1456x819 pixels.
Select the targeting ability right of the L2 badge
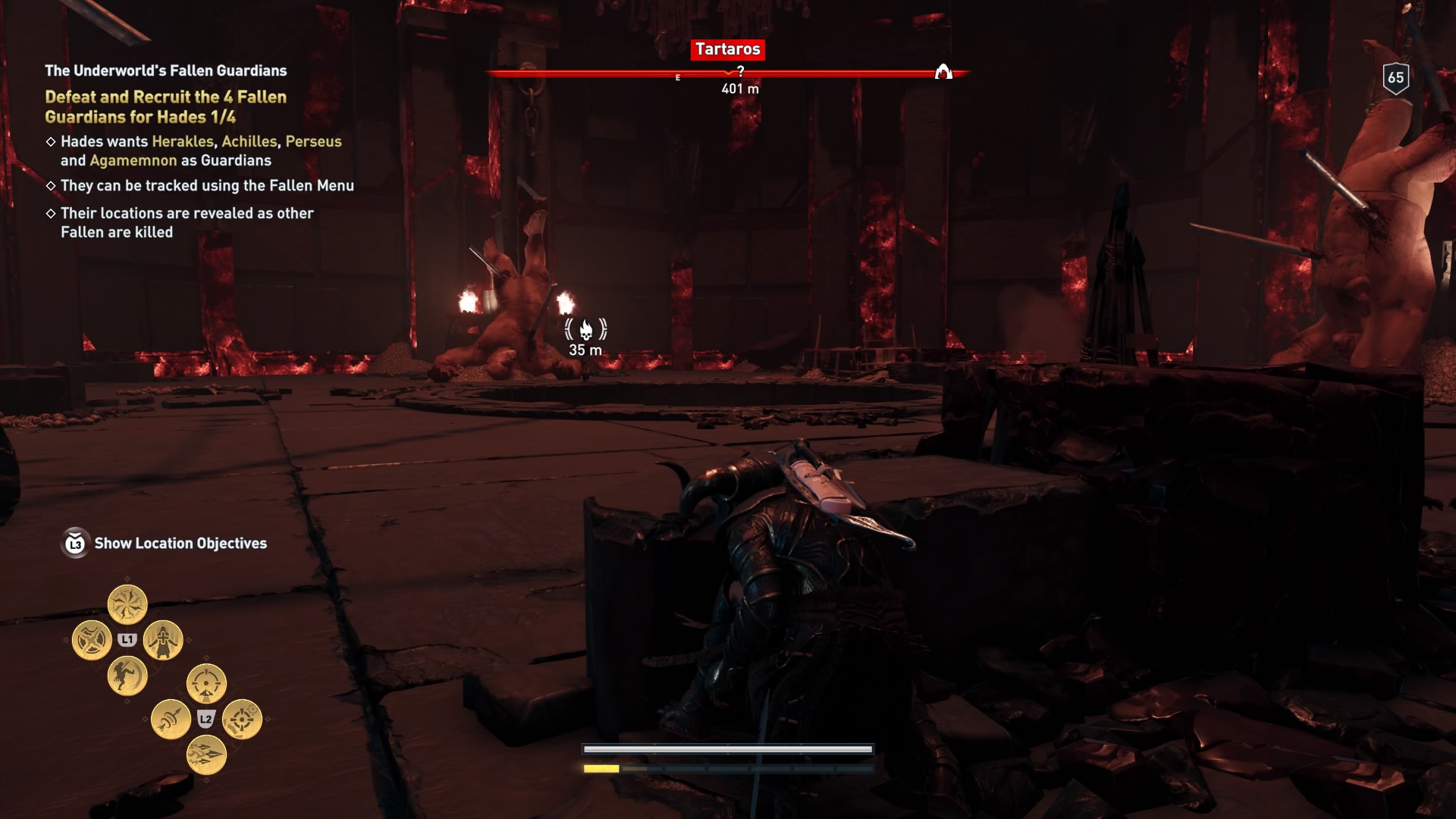point(243,719)
